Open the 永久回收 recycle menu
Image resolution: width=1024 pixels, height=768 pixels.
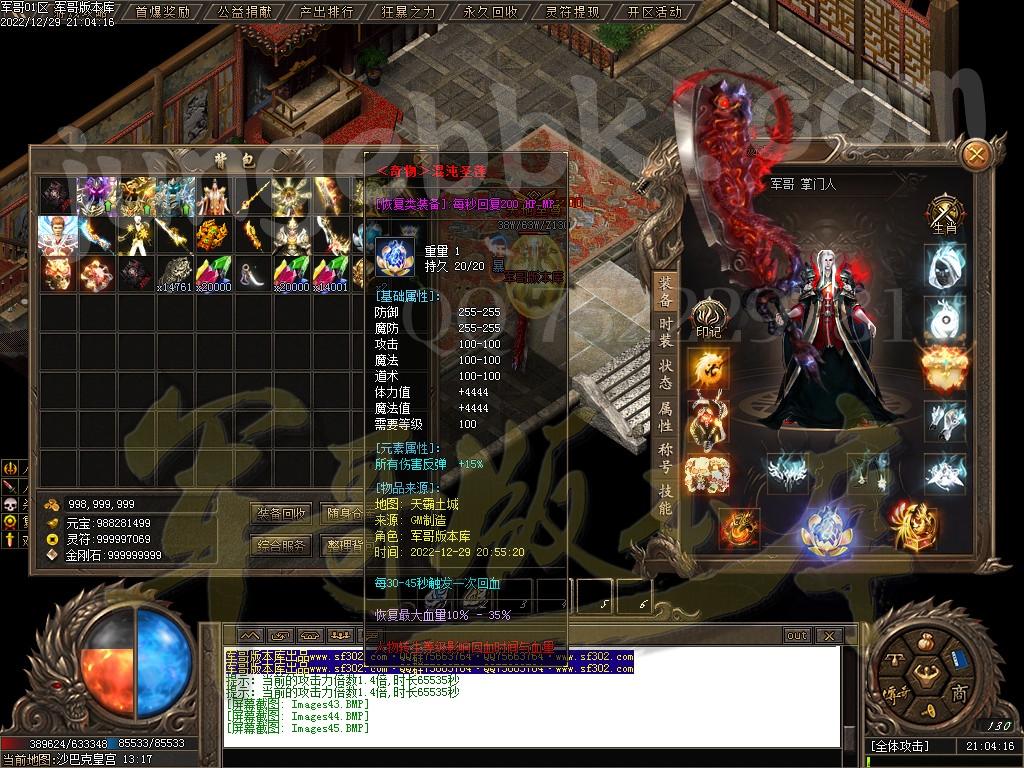coord(490,13)
